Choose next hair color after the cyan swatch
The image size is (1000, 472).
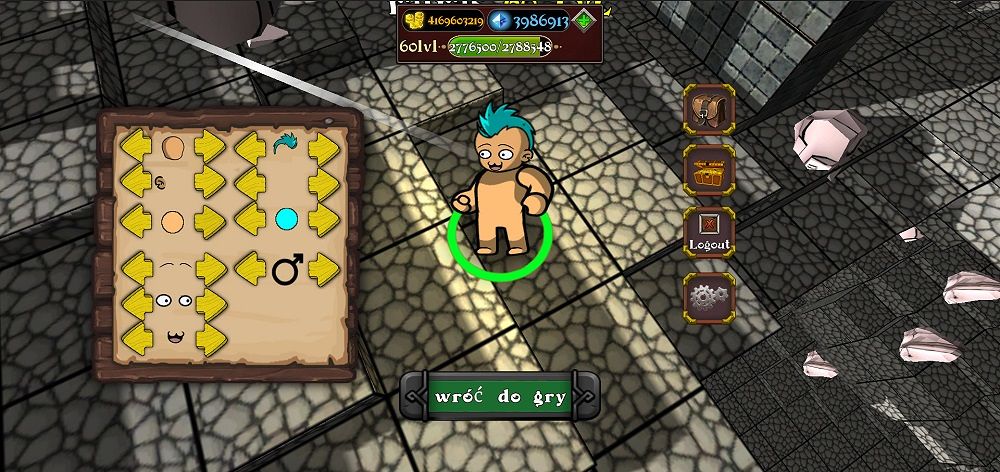pos(324,218)
